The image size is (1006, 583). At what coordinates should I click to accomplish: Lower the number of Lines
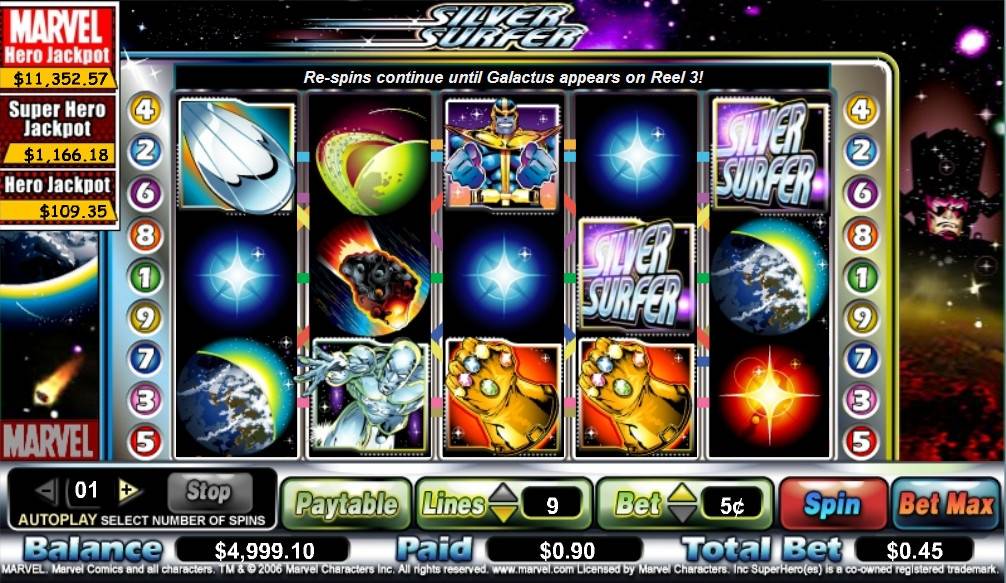click(503, 514)
